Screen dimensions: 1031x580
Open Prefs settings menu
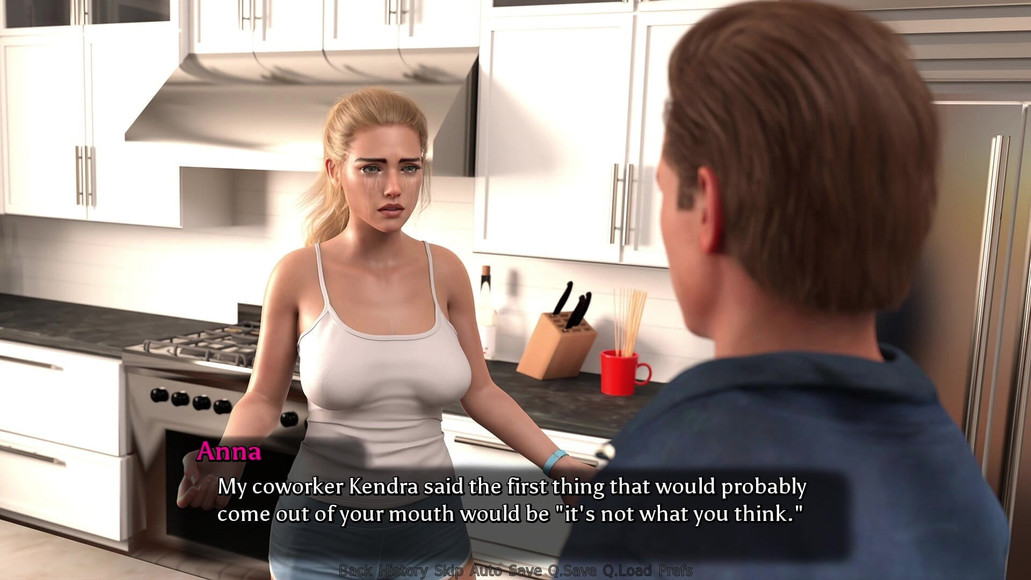[x=675, y=571]
